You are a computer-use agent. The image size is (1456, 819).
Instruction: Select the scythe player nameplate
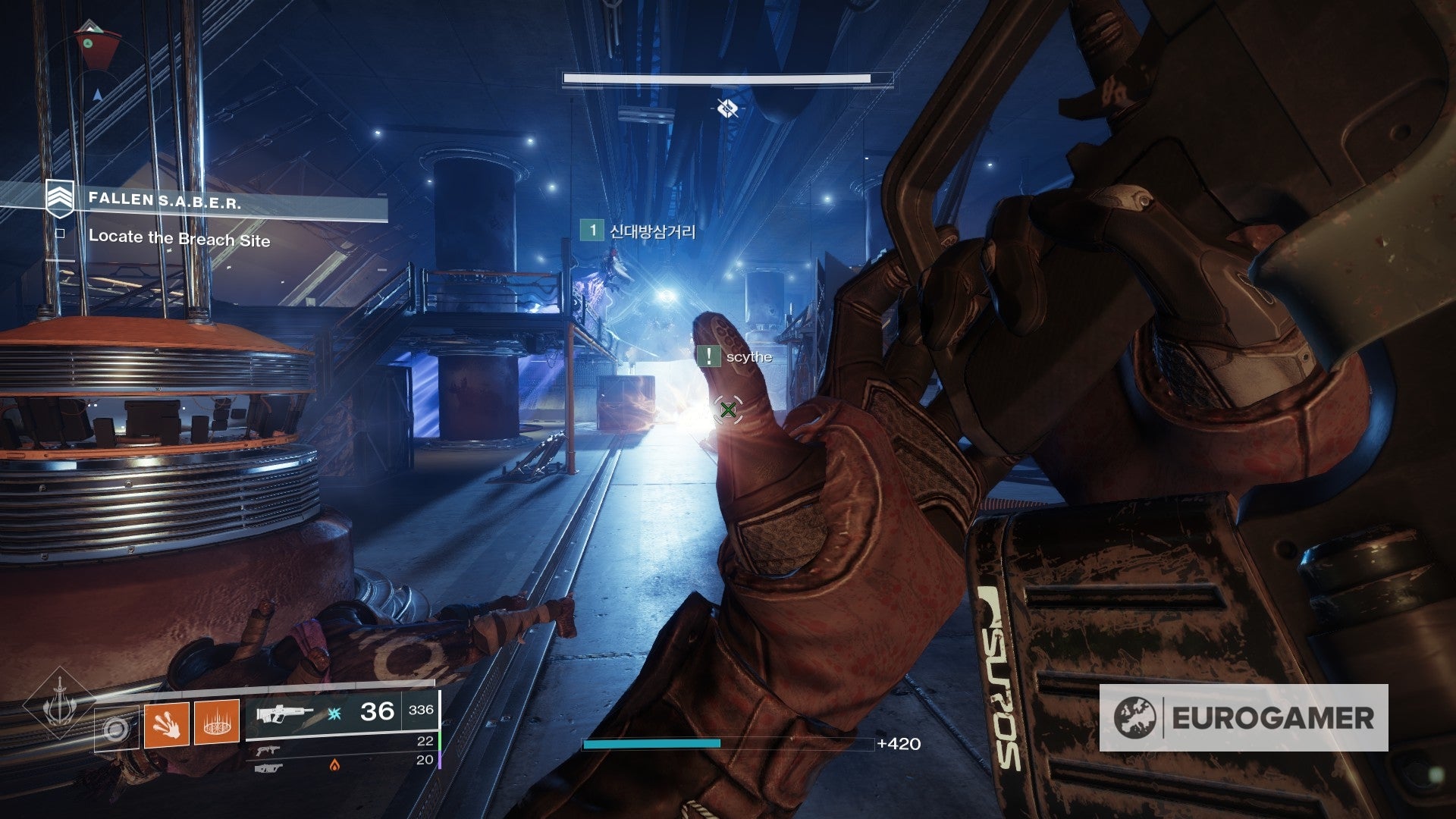coord(736,356)
